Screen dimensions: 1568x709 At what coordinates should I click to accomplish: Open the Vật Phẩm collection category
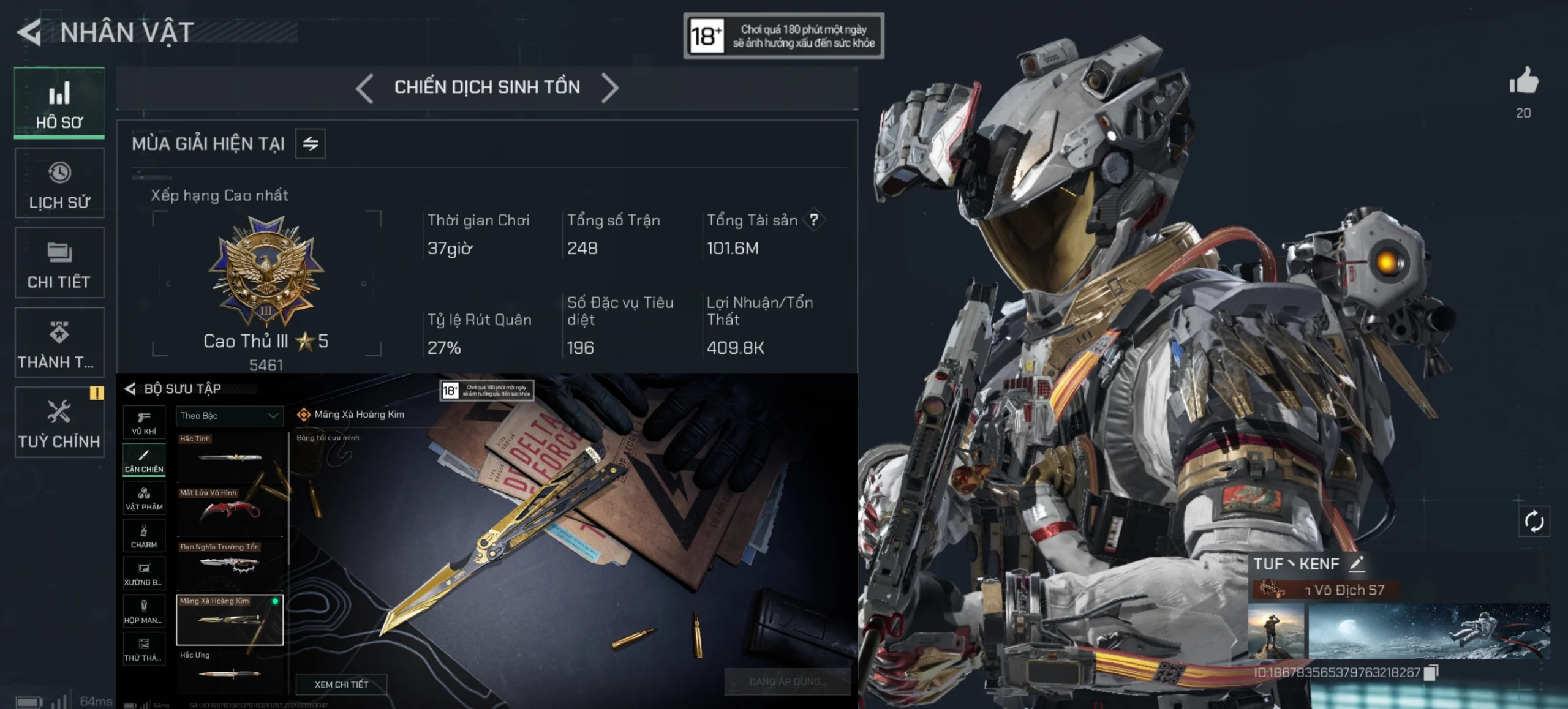144,498
